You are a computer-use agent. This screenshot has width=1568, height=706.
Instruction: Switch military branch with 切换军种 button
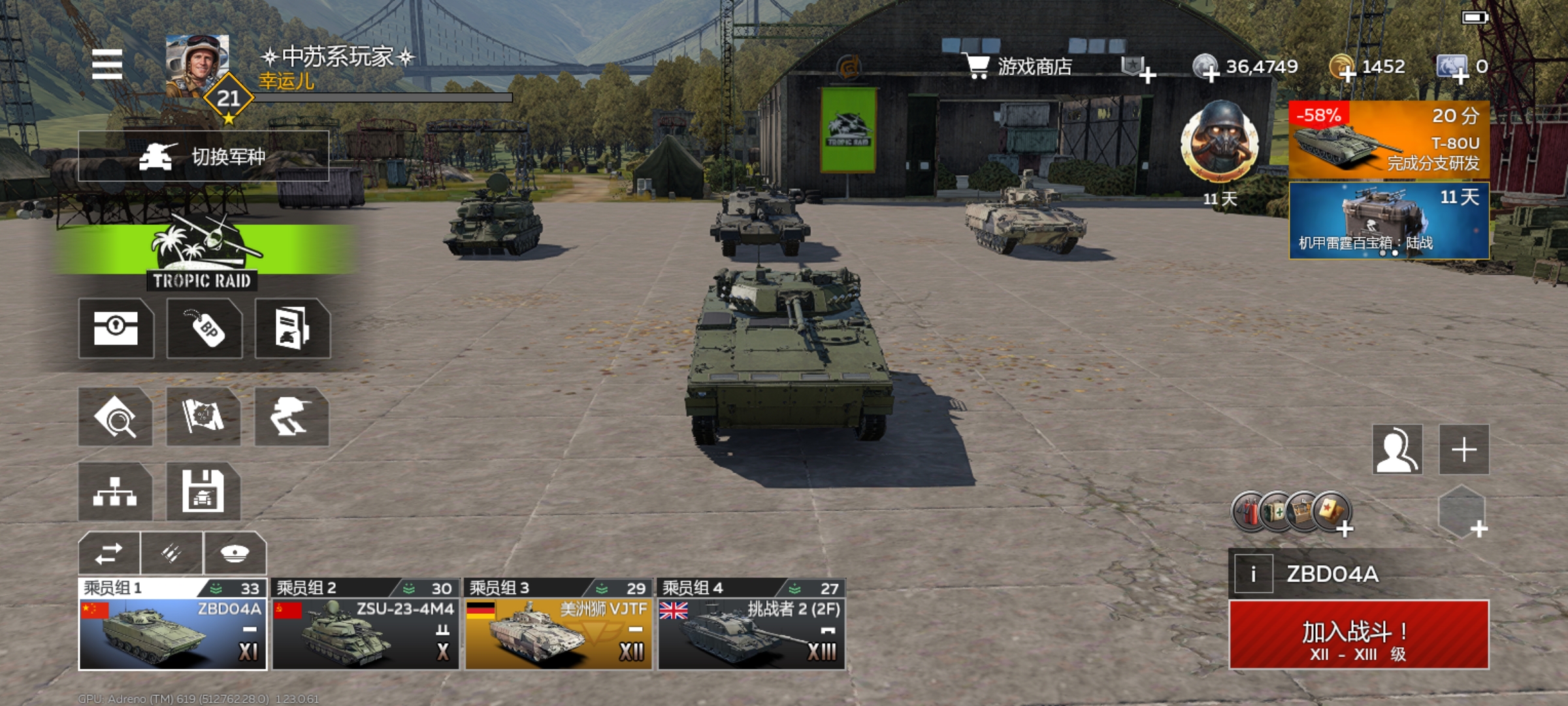click(x=203, y=156)
